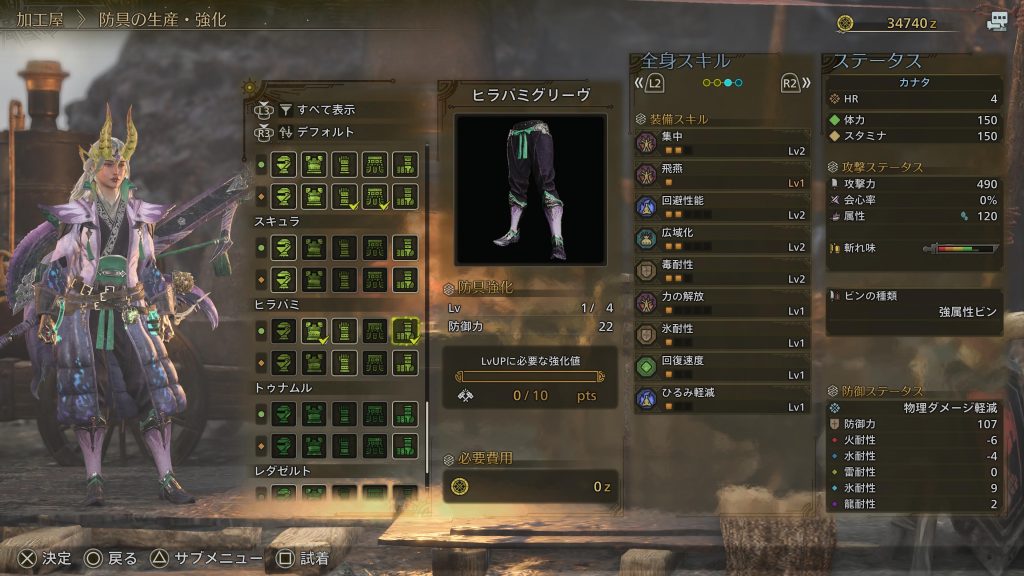Select the highlighted Hirabami greaves slot
The height and width of the screenshot is (576, 1024).
[405, 332]
